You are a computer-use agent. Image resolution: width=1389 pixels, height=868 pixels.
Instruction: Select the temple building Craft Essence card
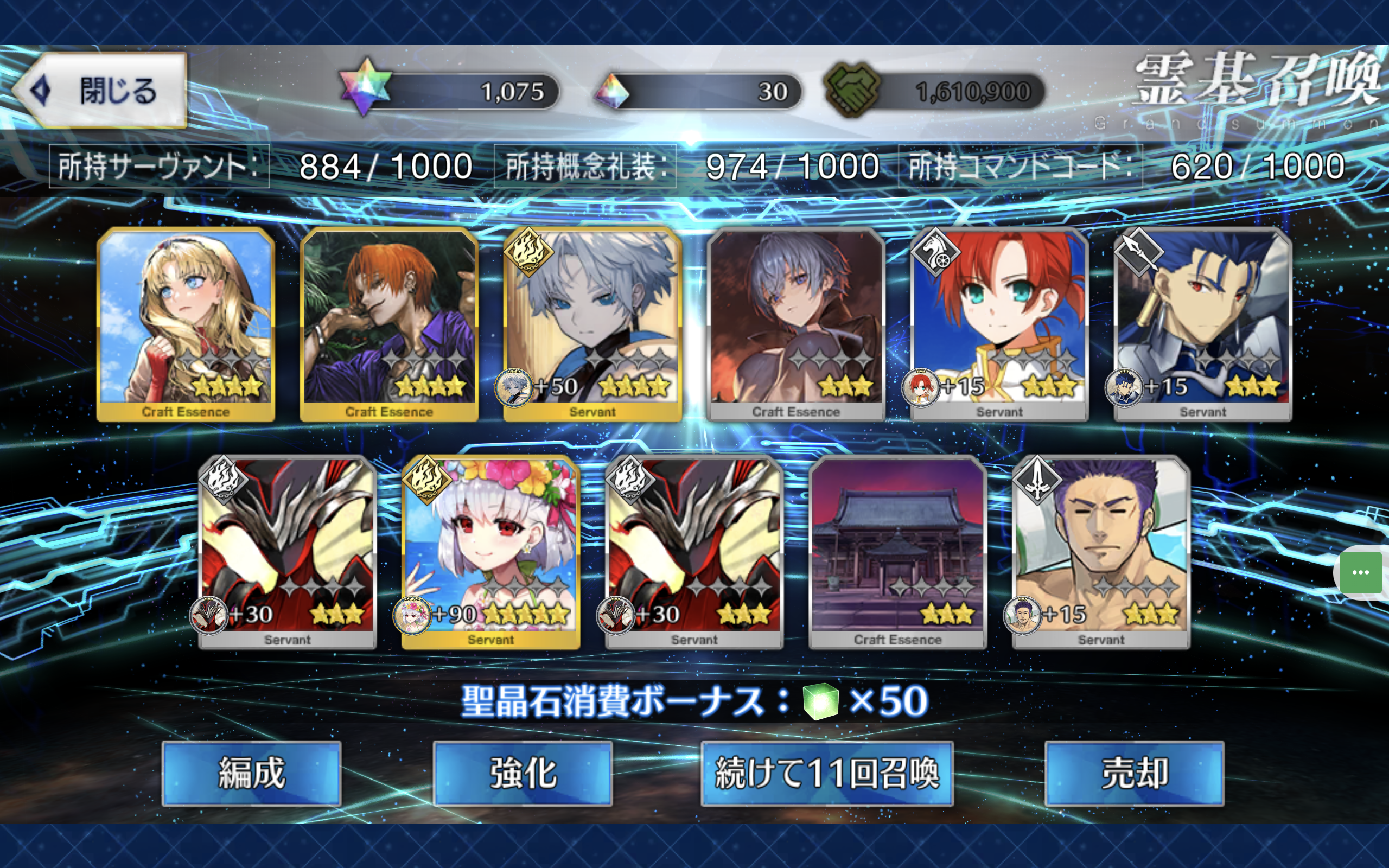pyautogui.click(x=897, y=552)
